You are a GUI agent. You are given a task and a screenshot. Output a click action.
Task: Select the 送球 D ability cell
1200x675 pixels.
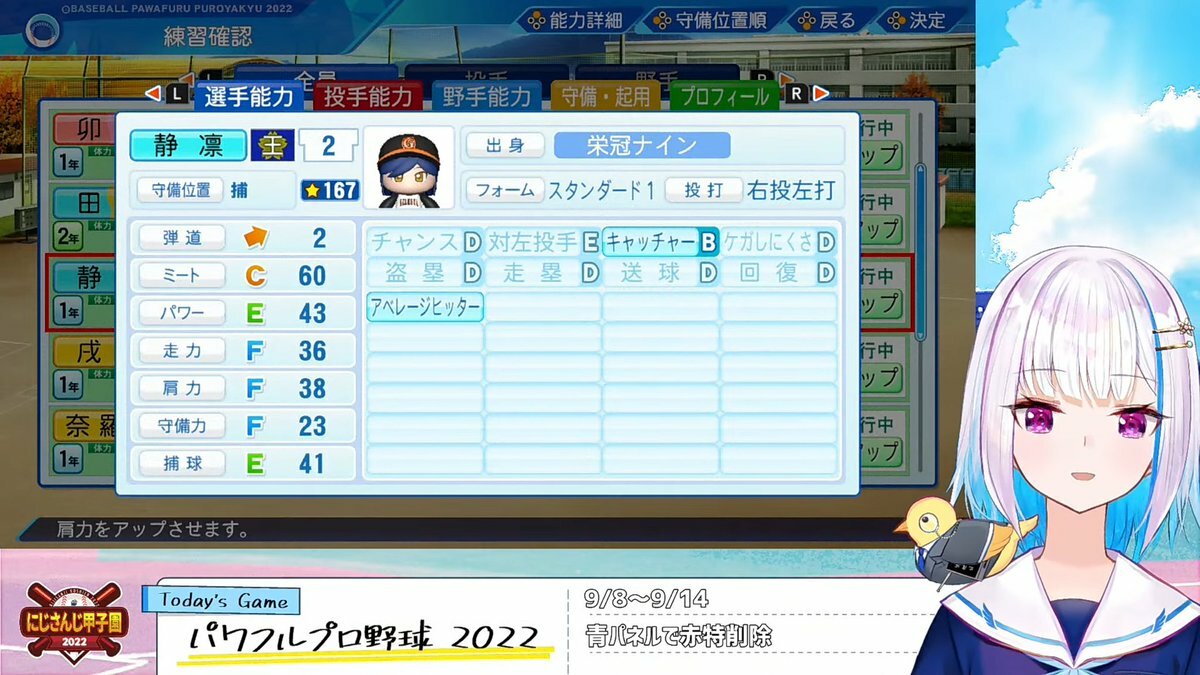click(x=660, y=273)
